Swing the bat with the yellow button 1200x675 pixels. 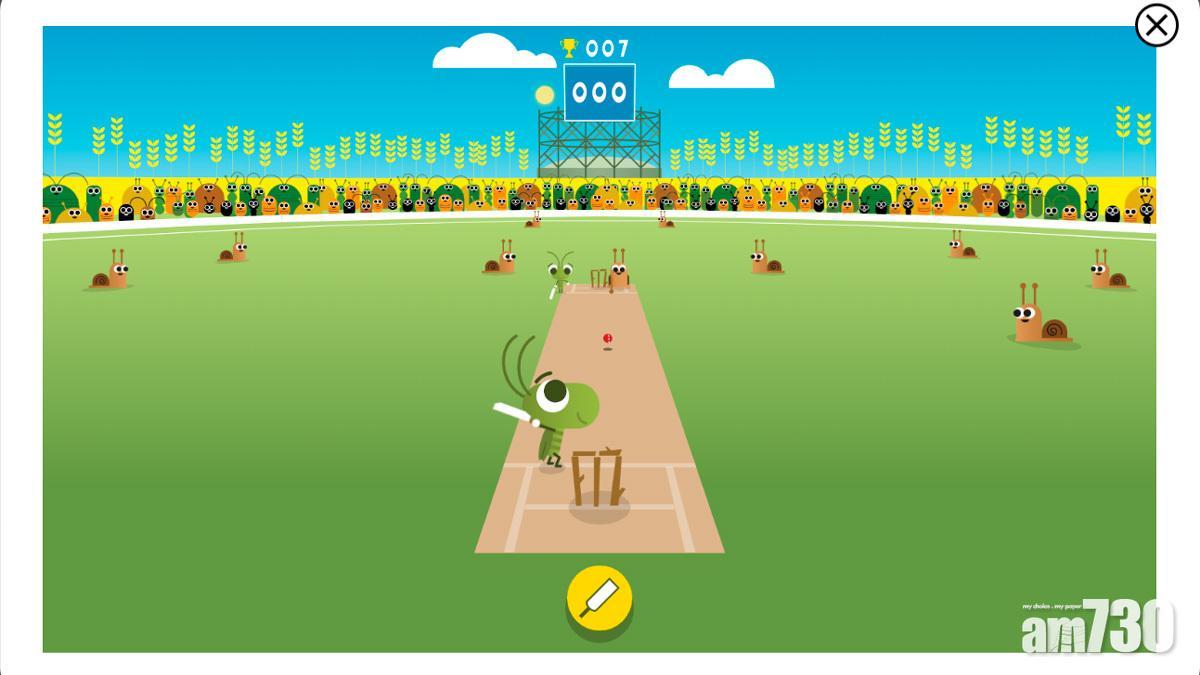[x=599, y=599]
